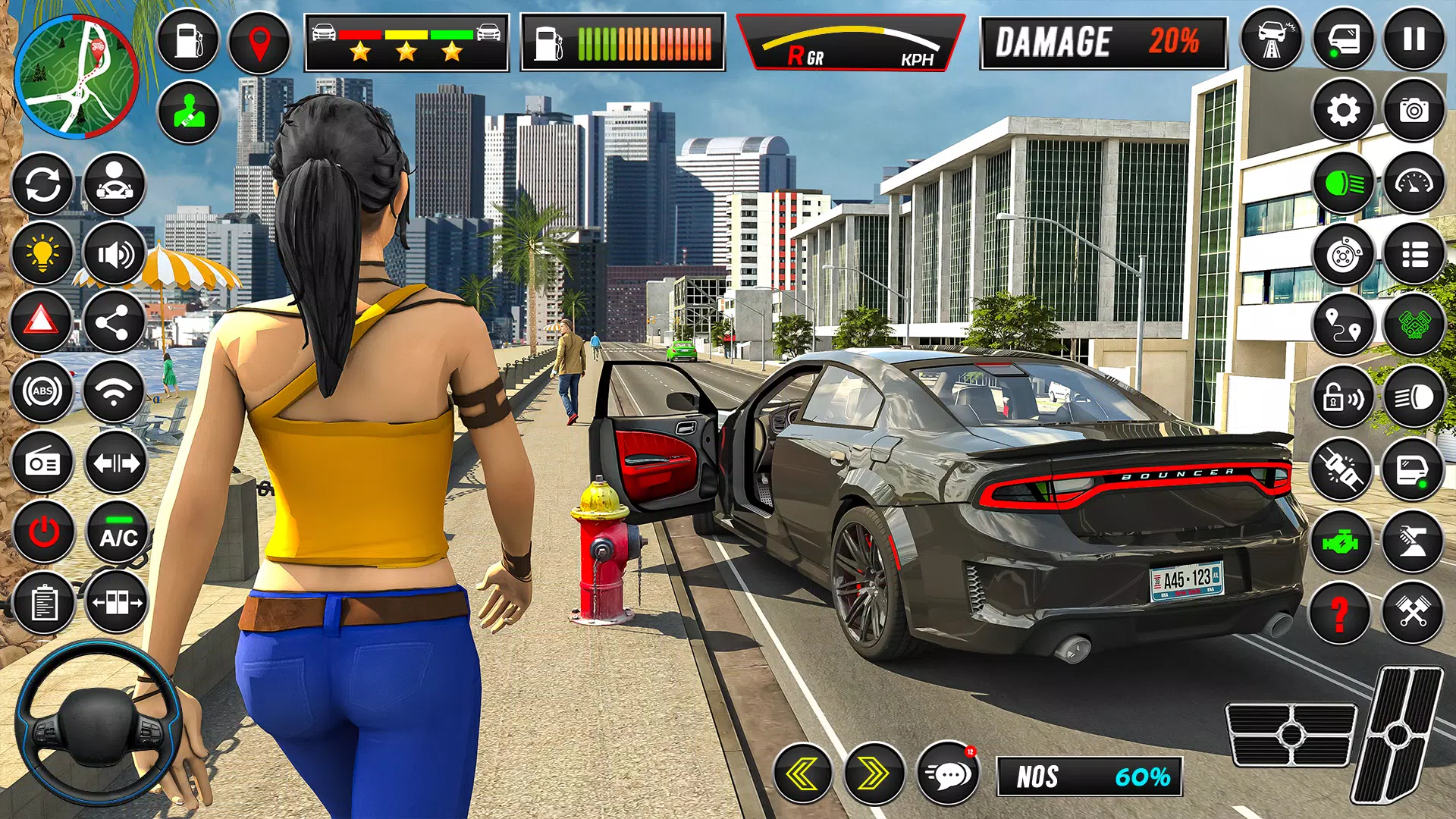Open the red location pin button
Screen dimensions: 1456x819
(259, 42)
